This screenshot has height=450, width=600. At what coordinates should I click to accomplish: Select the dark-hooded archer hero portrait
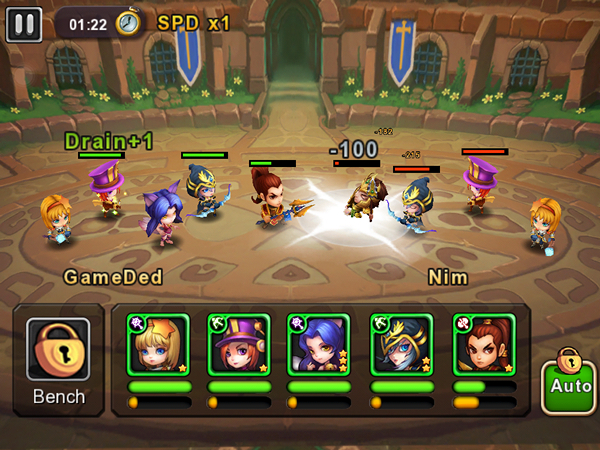[401, 344]
